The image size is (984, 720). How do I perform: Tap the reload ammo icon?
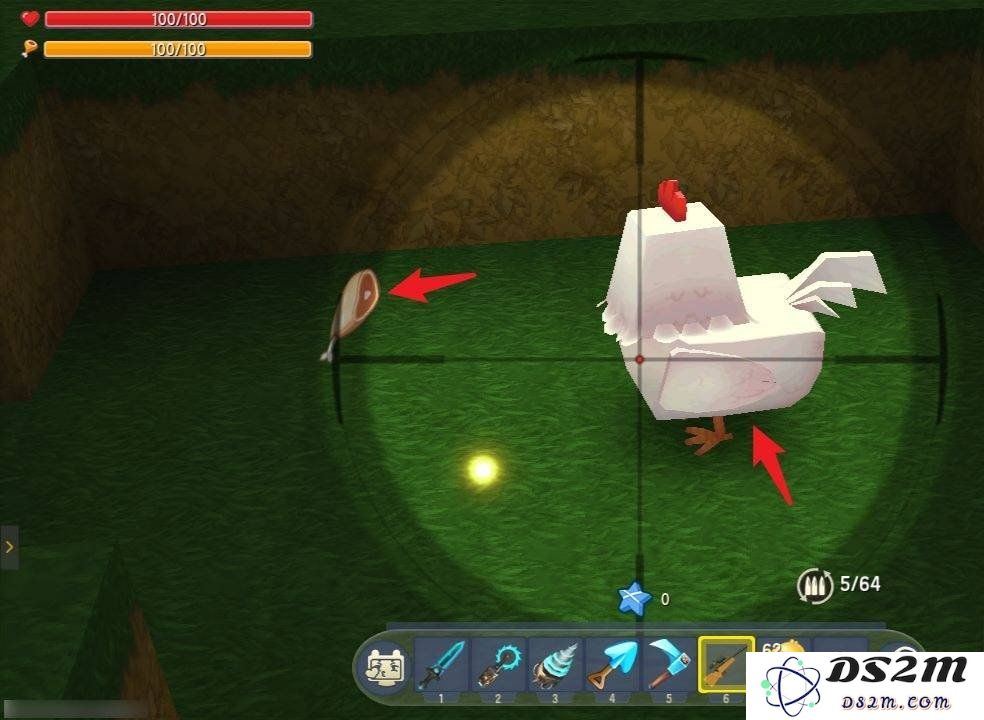pos(813,585)
